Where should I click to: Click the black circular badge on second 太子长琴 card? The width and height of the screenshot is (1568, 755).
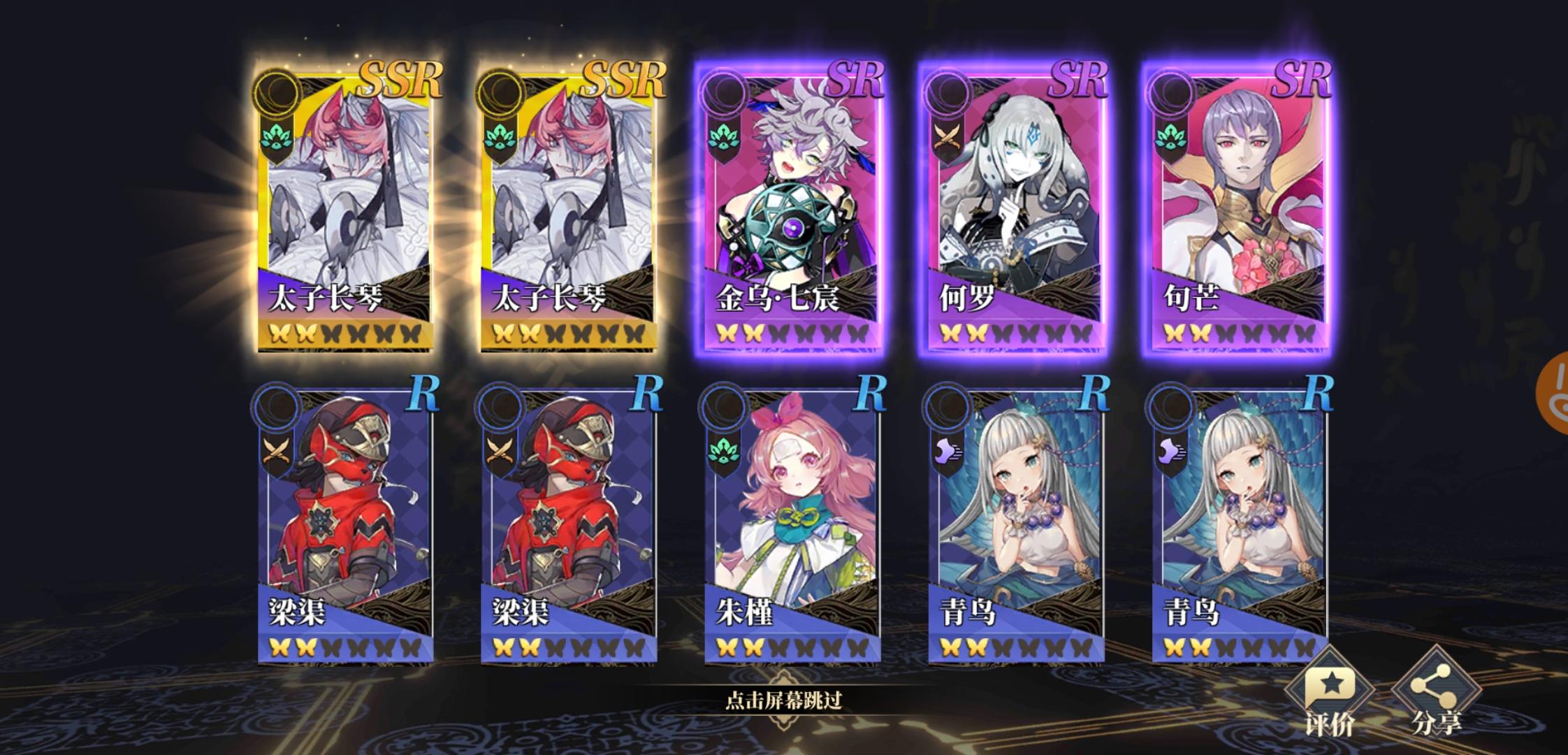point(502,91)
